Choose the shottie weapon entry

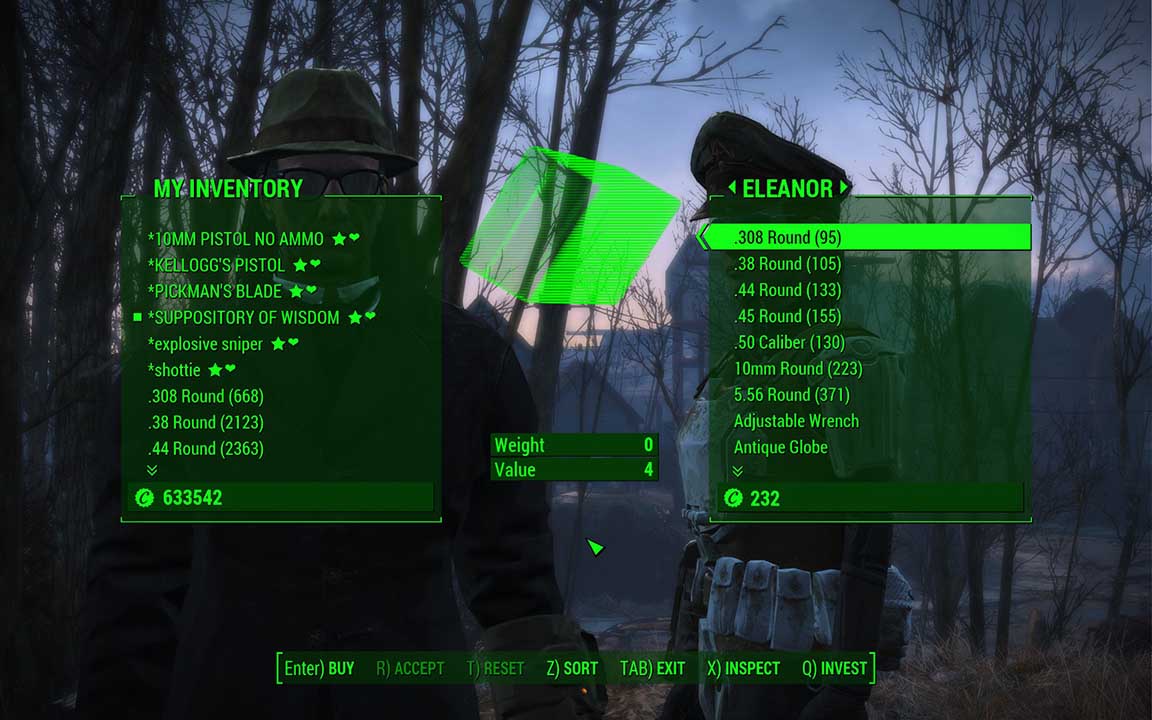tap(174, 370)
